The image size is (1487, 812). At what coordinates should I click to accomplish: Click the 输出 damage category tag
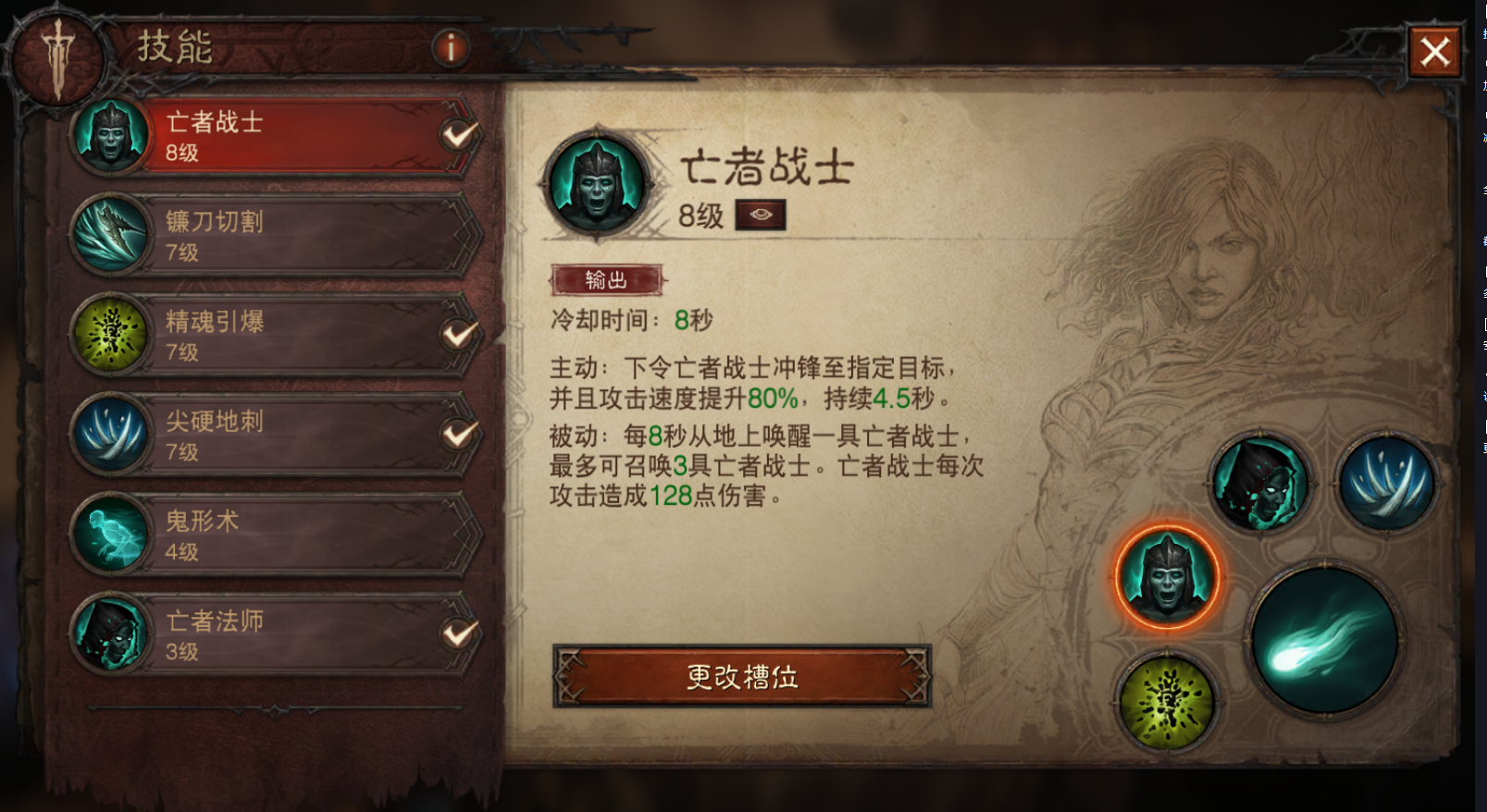click(x=606, y=277)
